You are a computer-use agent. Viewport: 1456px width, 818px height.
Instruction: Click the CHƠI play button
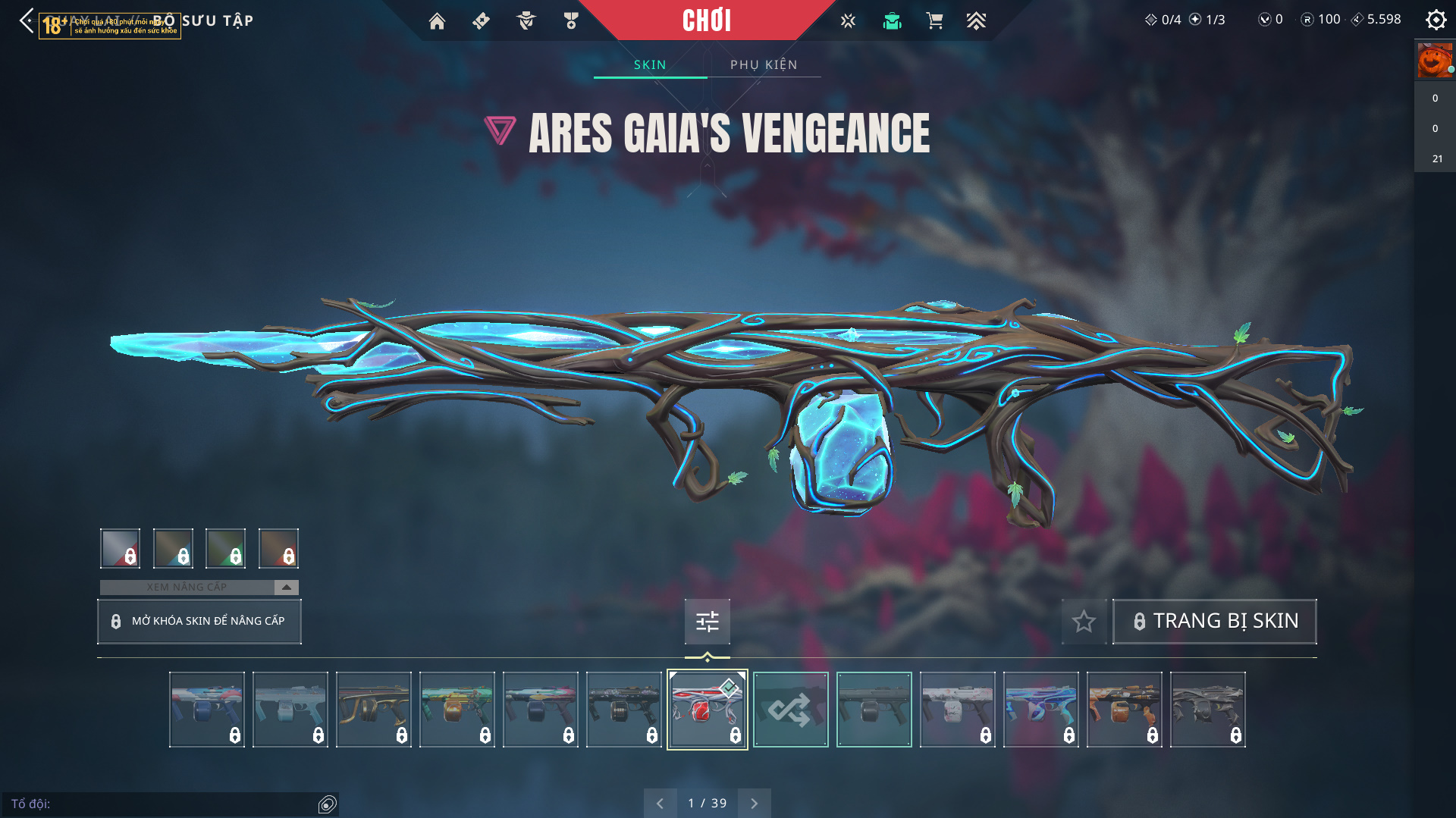pos(707,20)
